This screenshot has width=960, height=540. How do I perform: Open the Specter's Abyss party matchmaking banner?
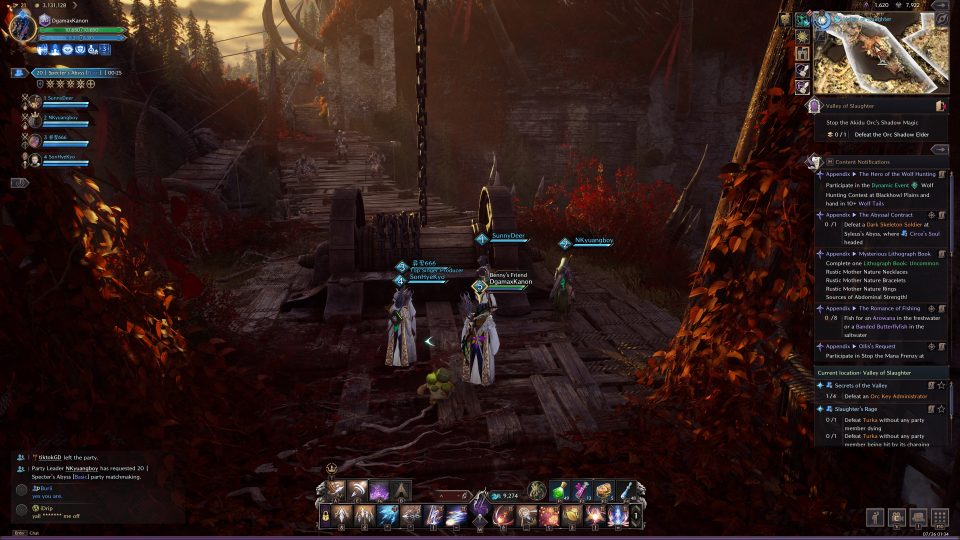pos(70,73)
